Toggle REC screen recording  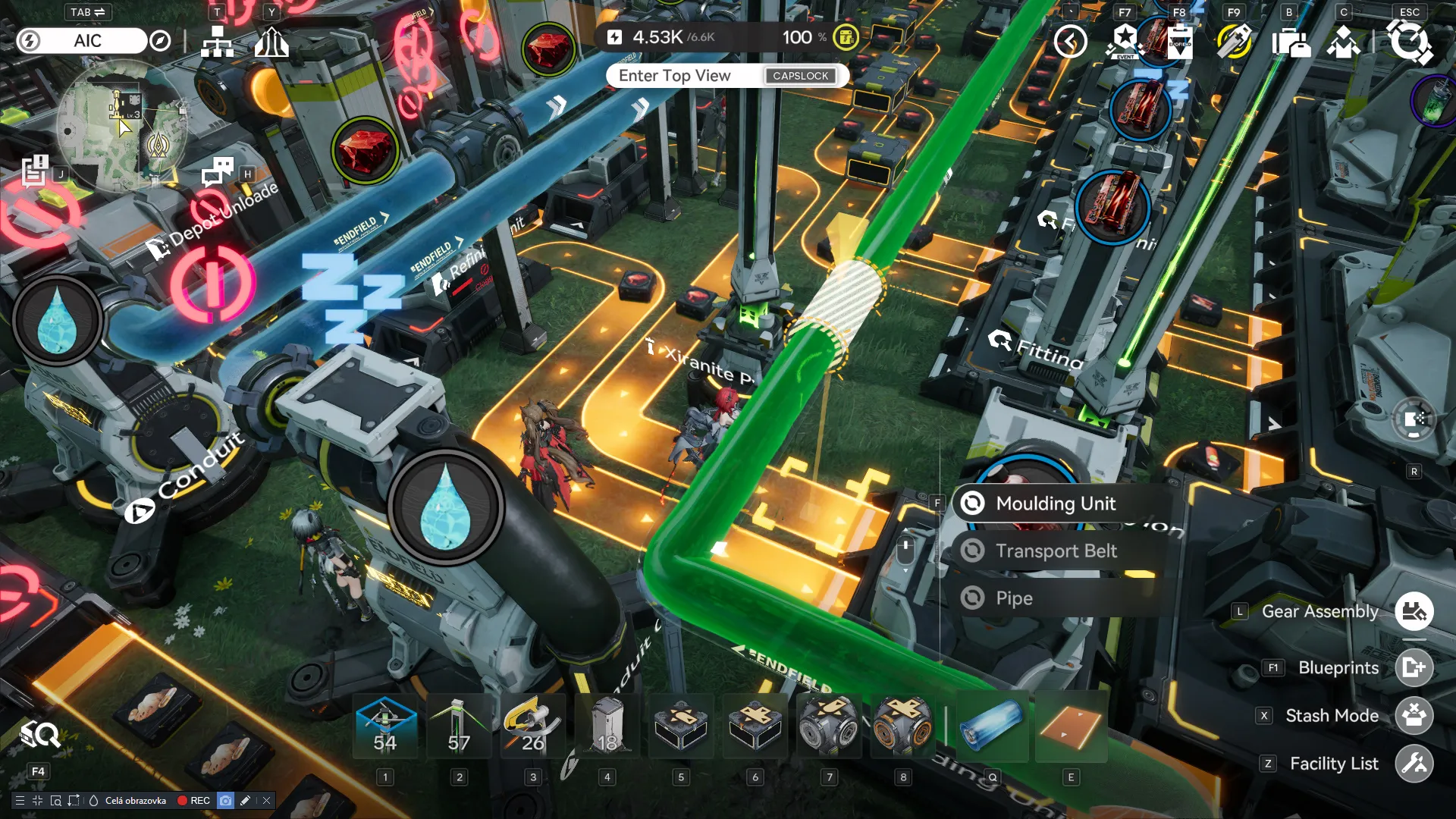[x=193, y=800]
